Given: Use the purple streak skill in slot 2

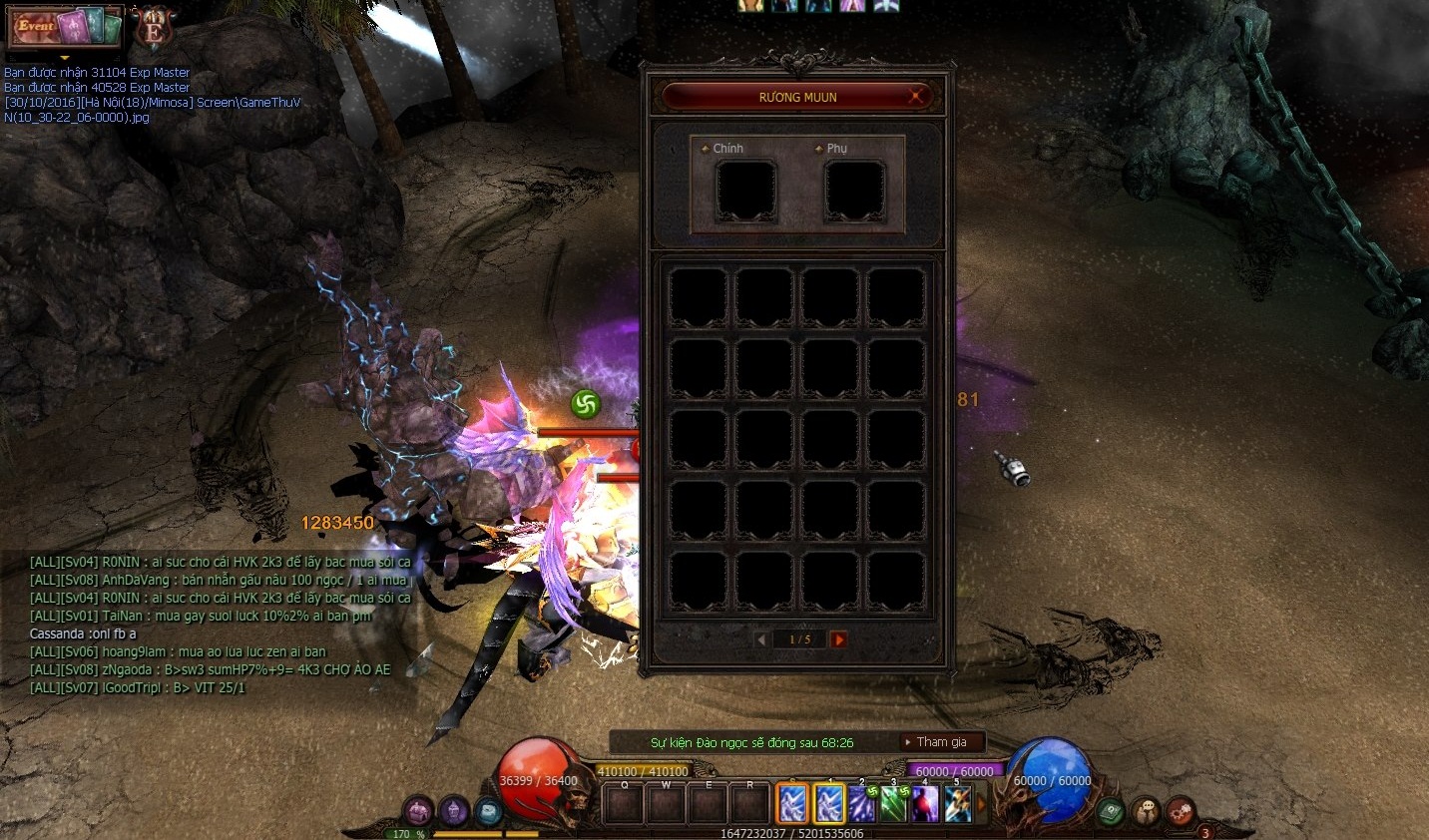Looking at the screenshot, I should pyautogui.click(x=861, y=803).
